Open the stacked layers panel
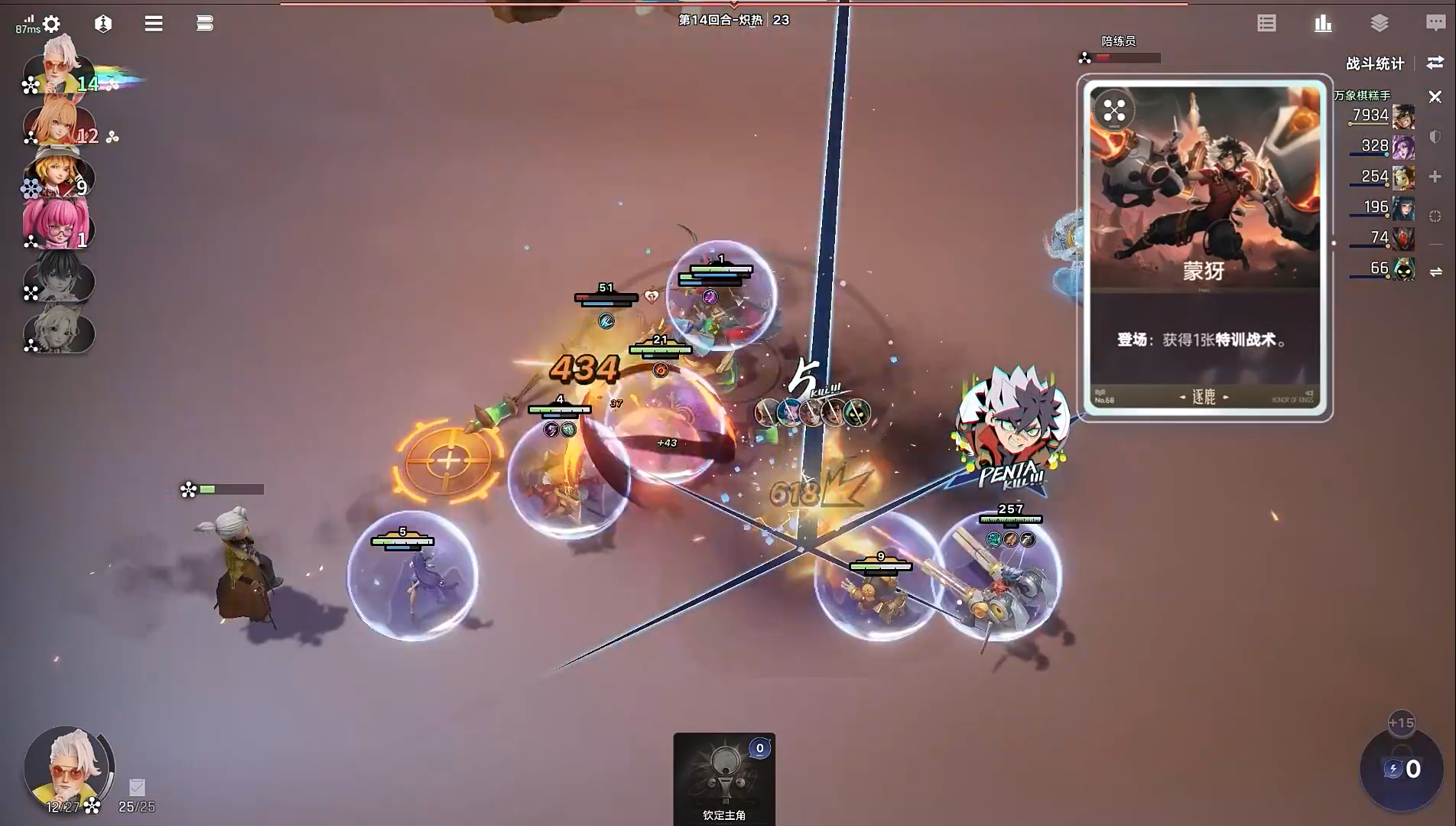The image size is (1456, 826). (x=1380, y=24)
